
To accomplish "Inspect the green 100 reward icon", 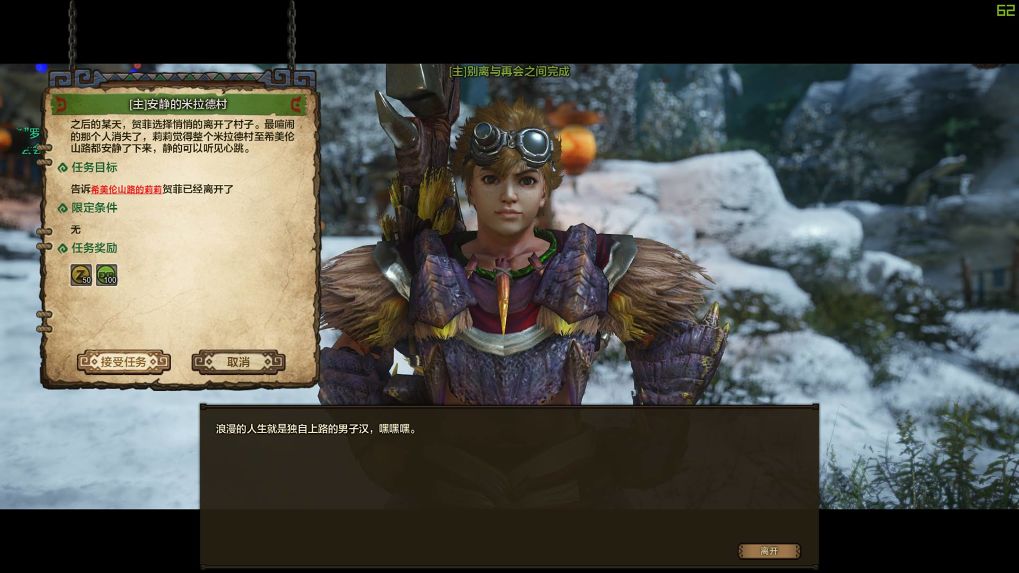I will coord(107,274).
